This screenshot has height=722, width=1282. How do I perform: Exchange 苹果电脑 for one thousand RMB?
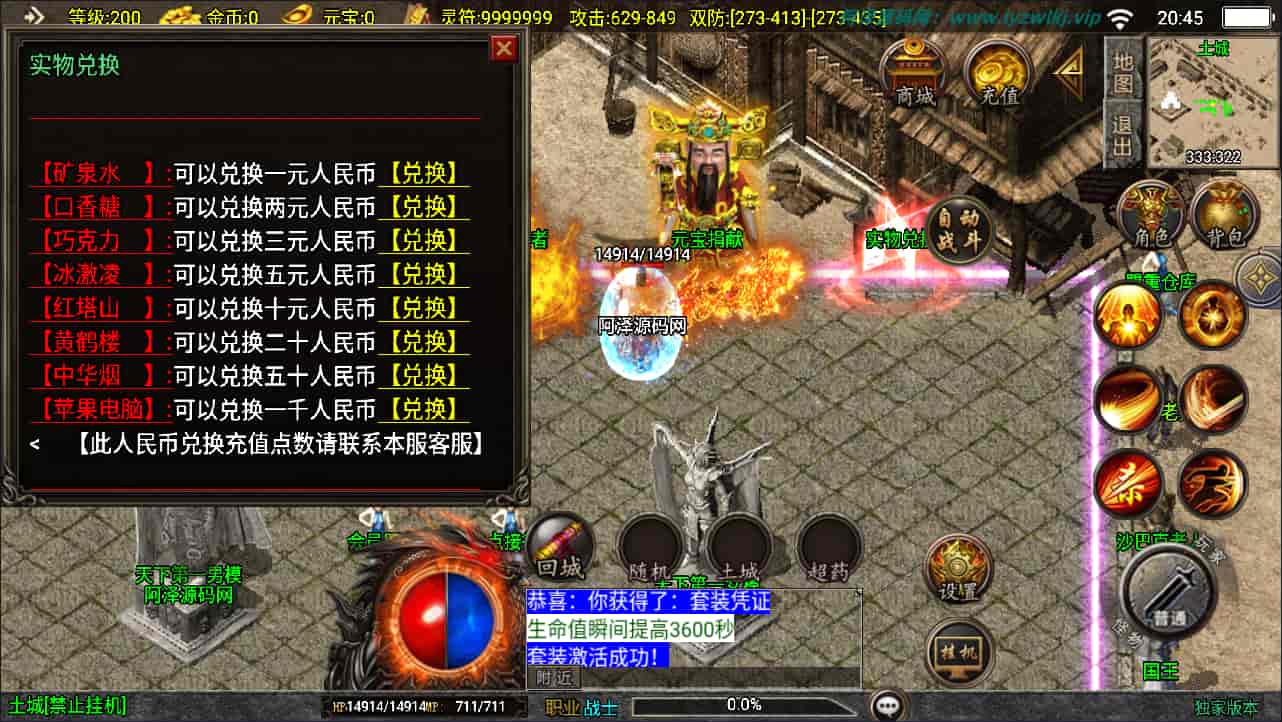point(423,409)
